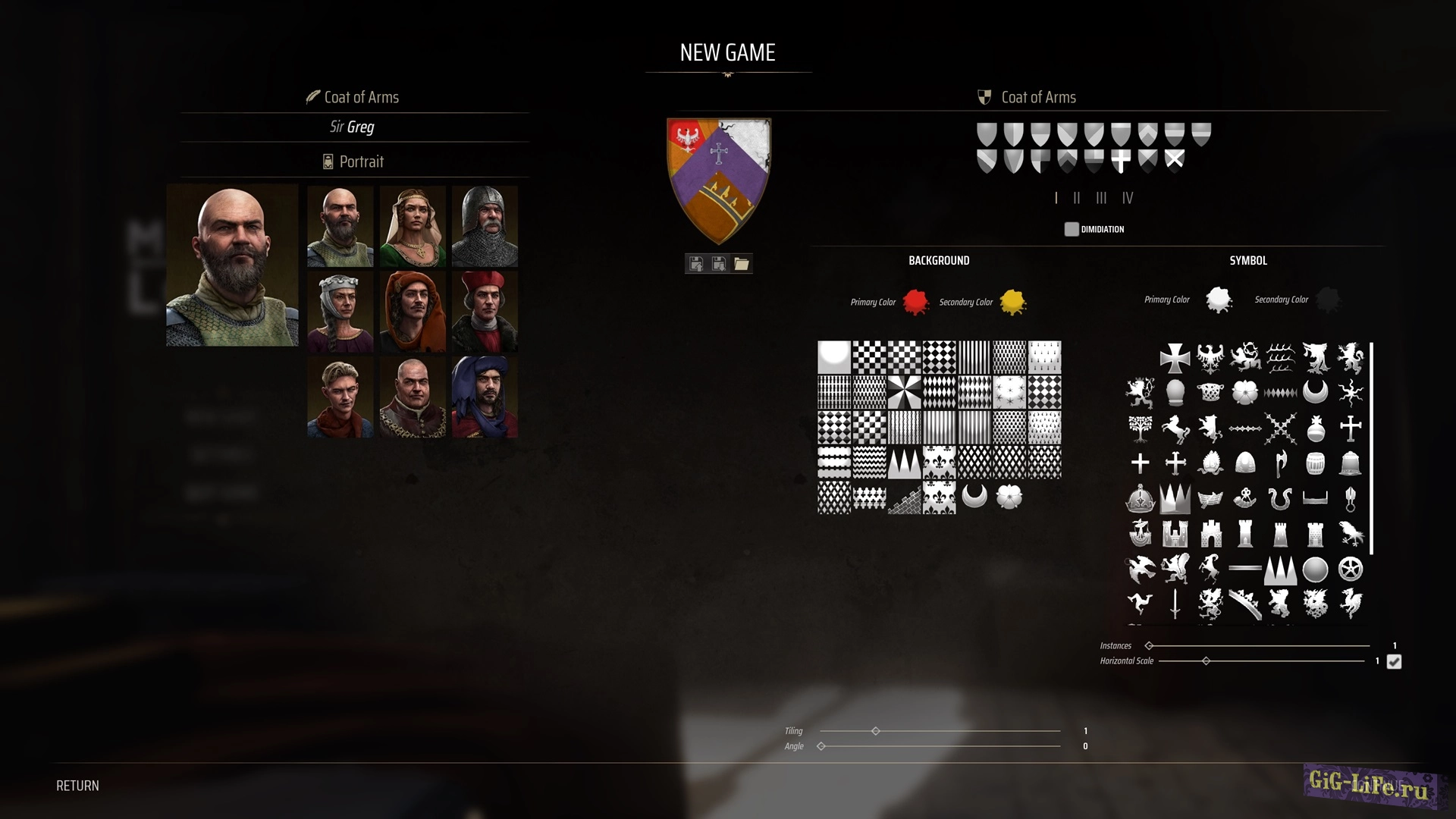Open the coat of arms folder icon
Screen dimensions: 1456x819
coord(741,264)
